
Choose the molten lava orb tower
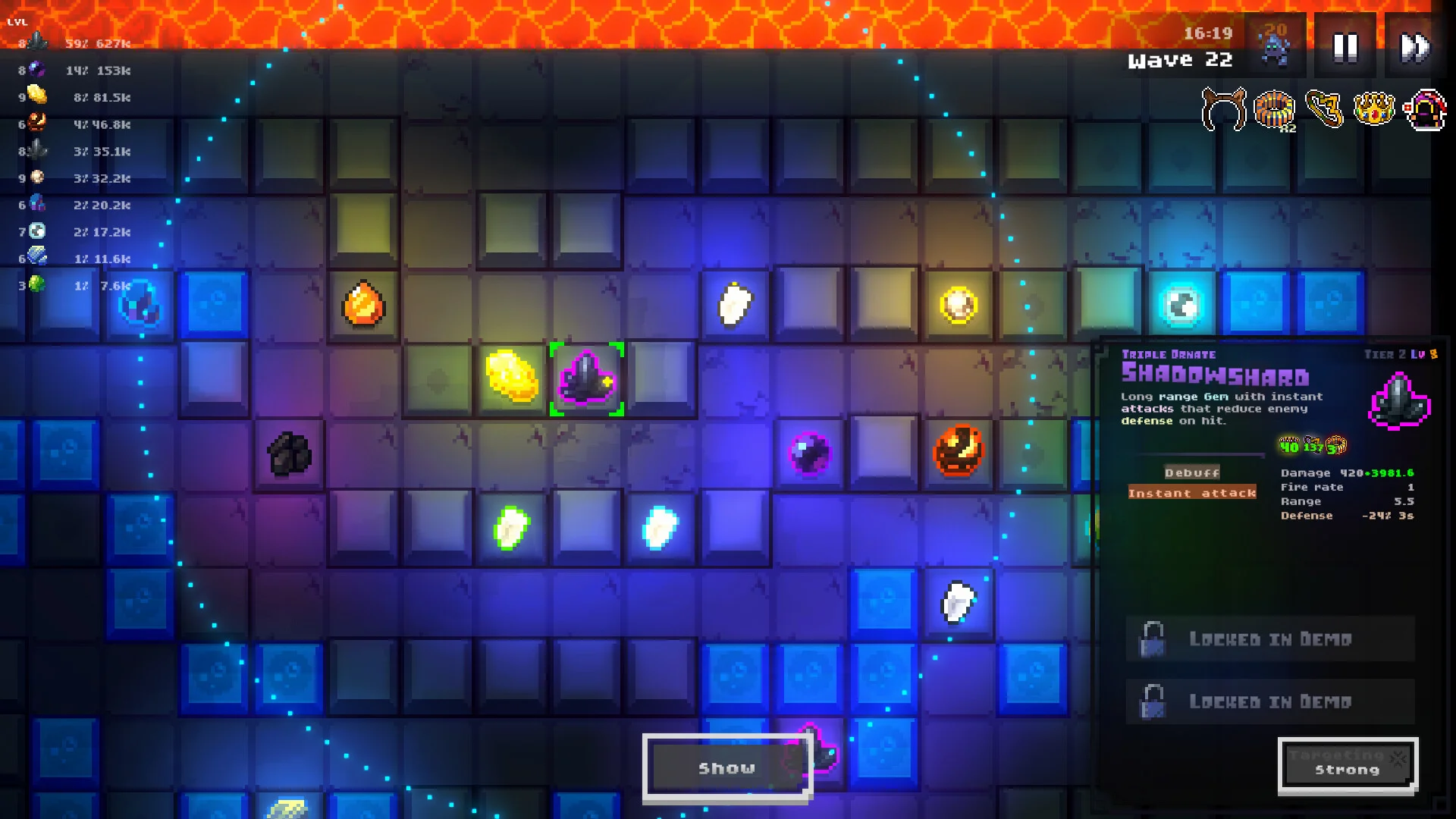[959, 450]
